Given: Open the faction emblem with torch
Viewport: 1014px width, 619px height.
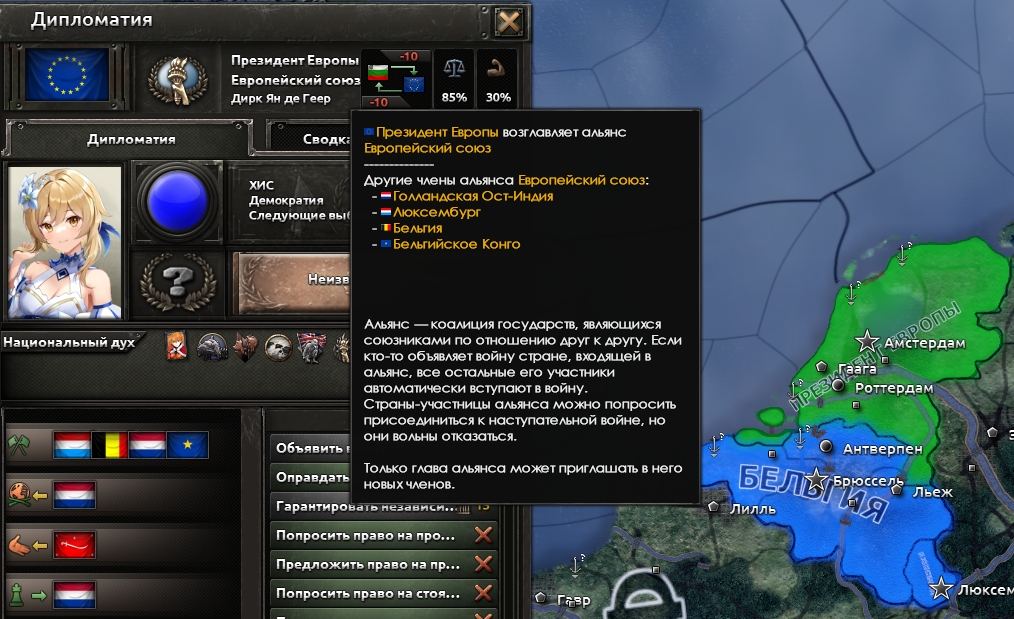Looking at the screenshot, I should 177,77.
